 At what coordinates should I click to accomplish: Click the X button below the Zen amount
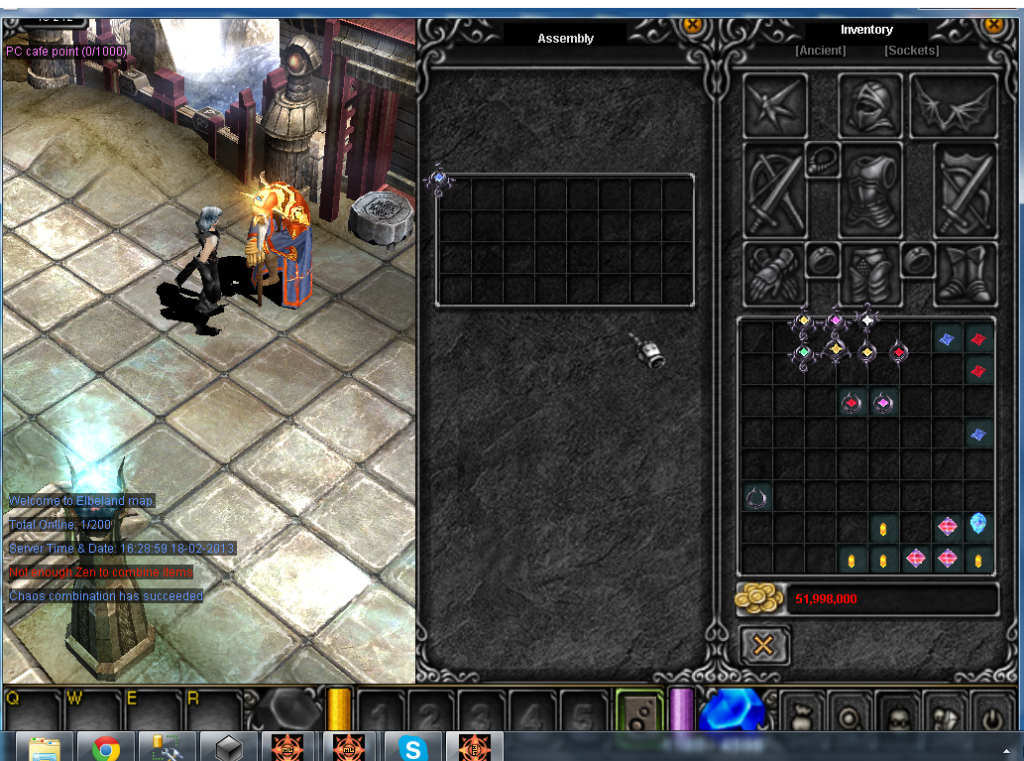coord(763,645)
